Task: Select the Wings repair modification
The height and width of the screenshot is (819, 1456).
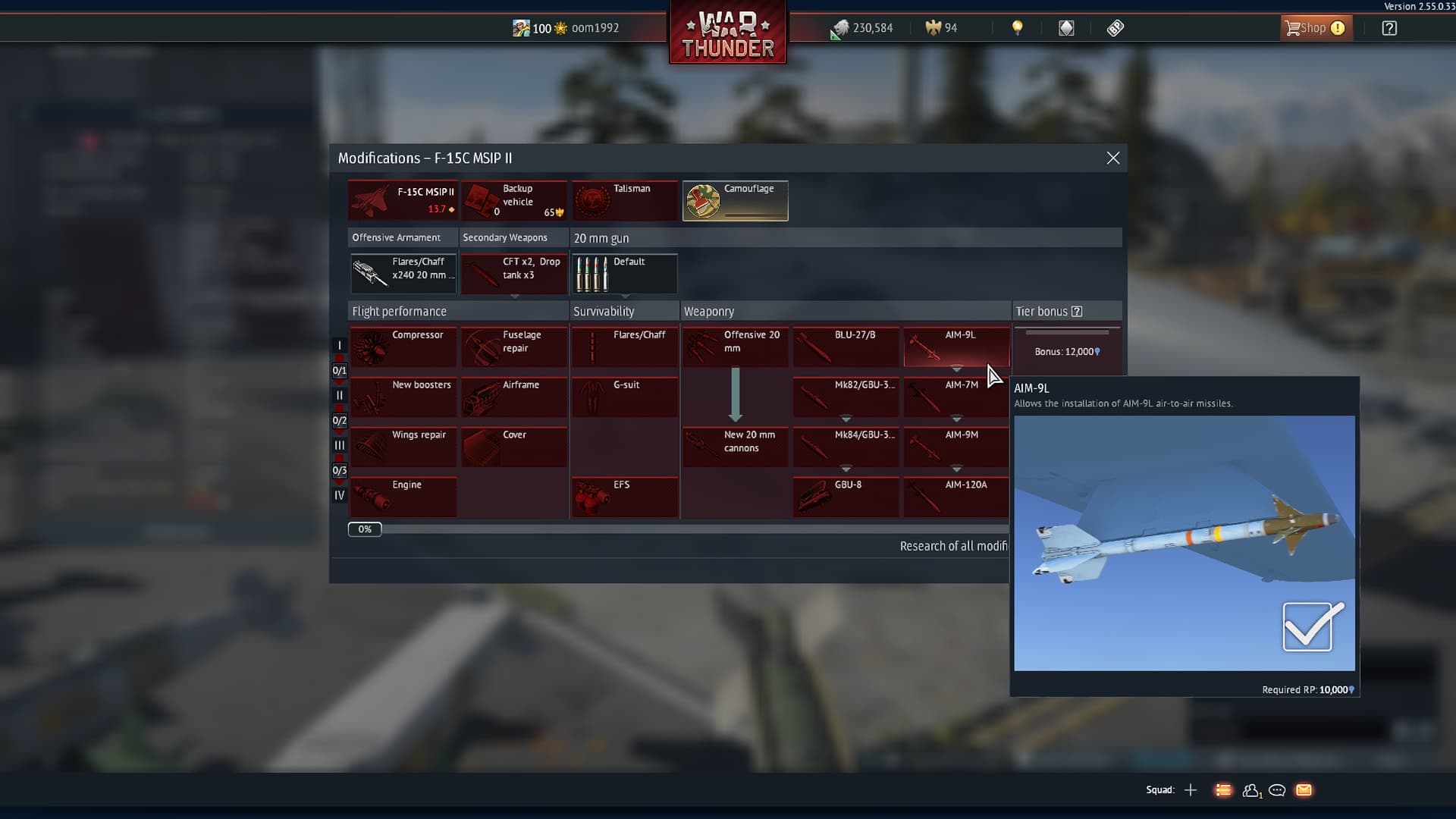Action: (403, 447)
